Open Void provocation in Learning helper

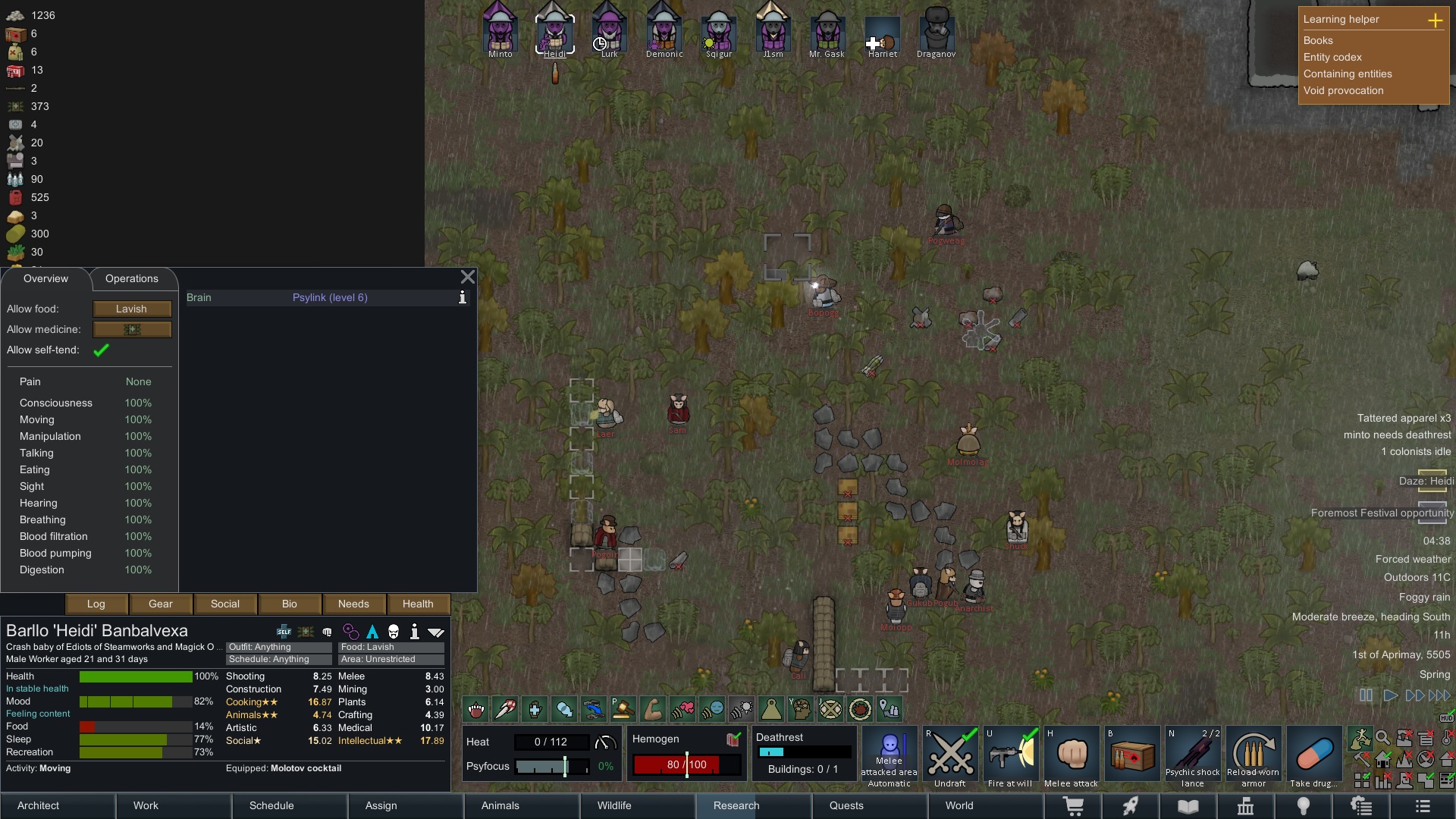[1343, 91]
